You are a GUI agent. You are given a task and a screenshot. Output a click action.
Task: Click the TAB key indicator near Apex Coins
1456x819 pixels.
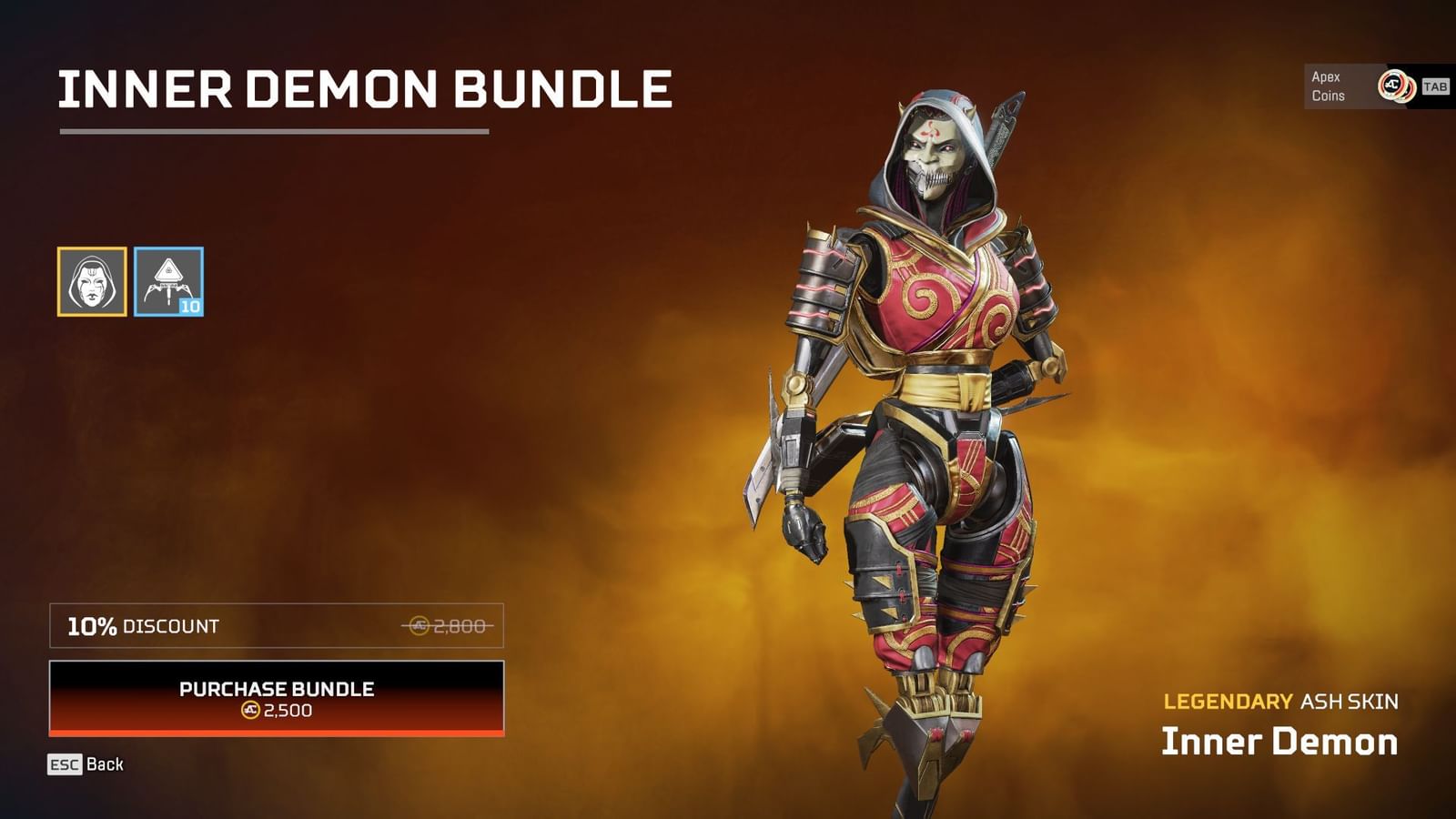coord(1433,86)
